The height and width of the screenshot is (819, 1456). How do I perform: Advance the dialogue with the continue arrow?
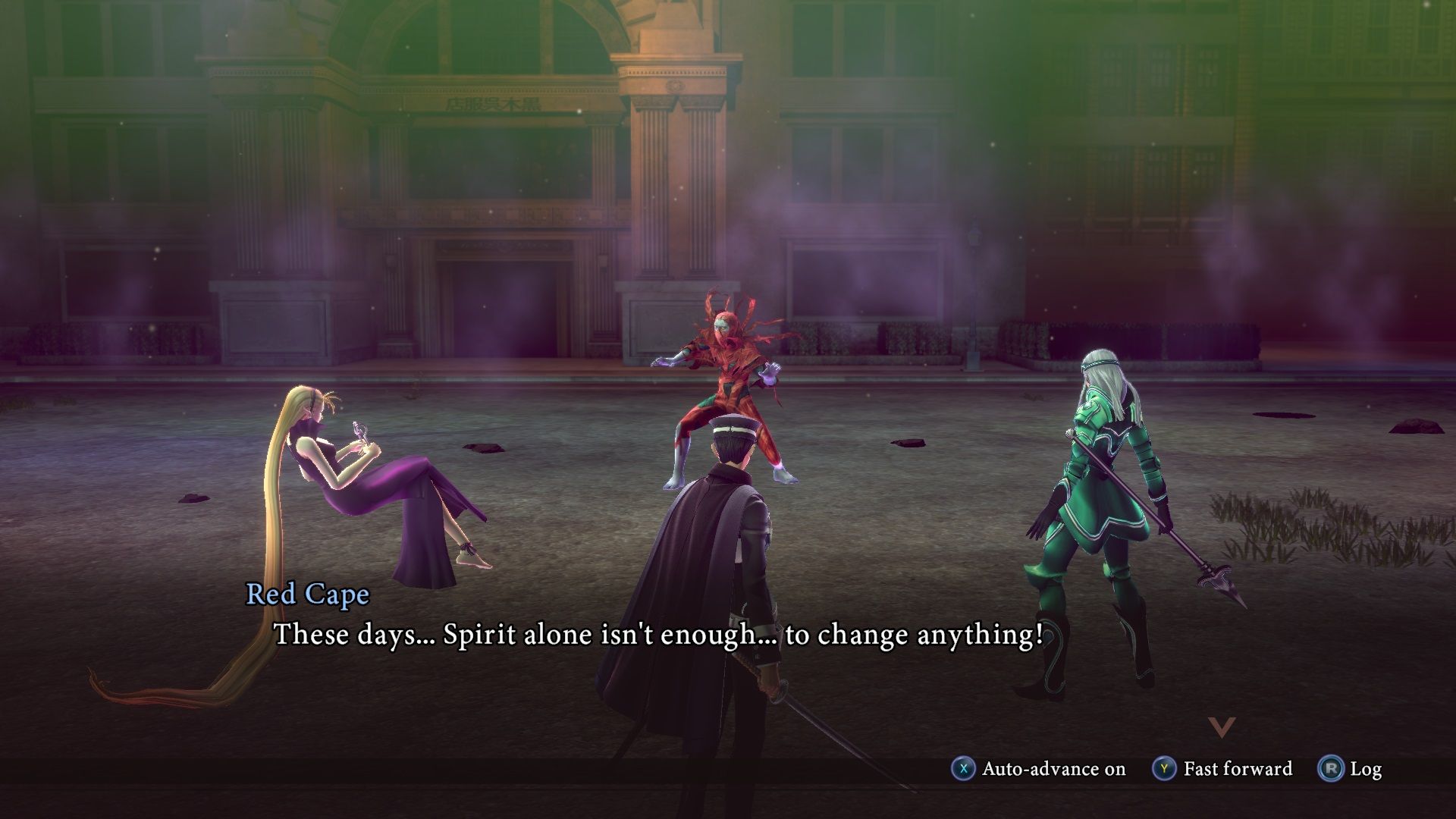pyautogui.click(x=1222, y=727)
